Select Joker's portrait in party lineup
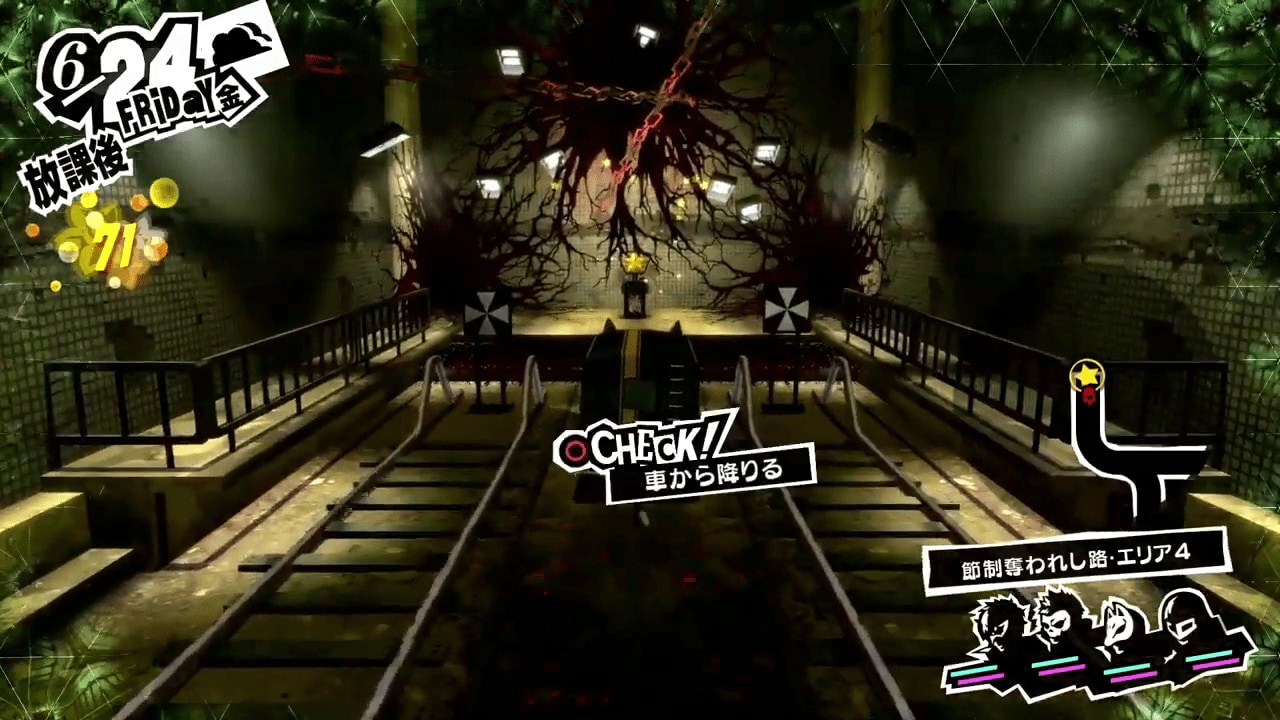This screenshot has height=720, width=1280. [x=995, y=625]
